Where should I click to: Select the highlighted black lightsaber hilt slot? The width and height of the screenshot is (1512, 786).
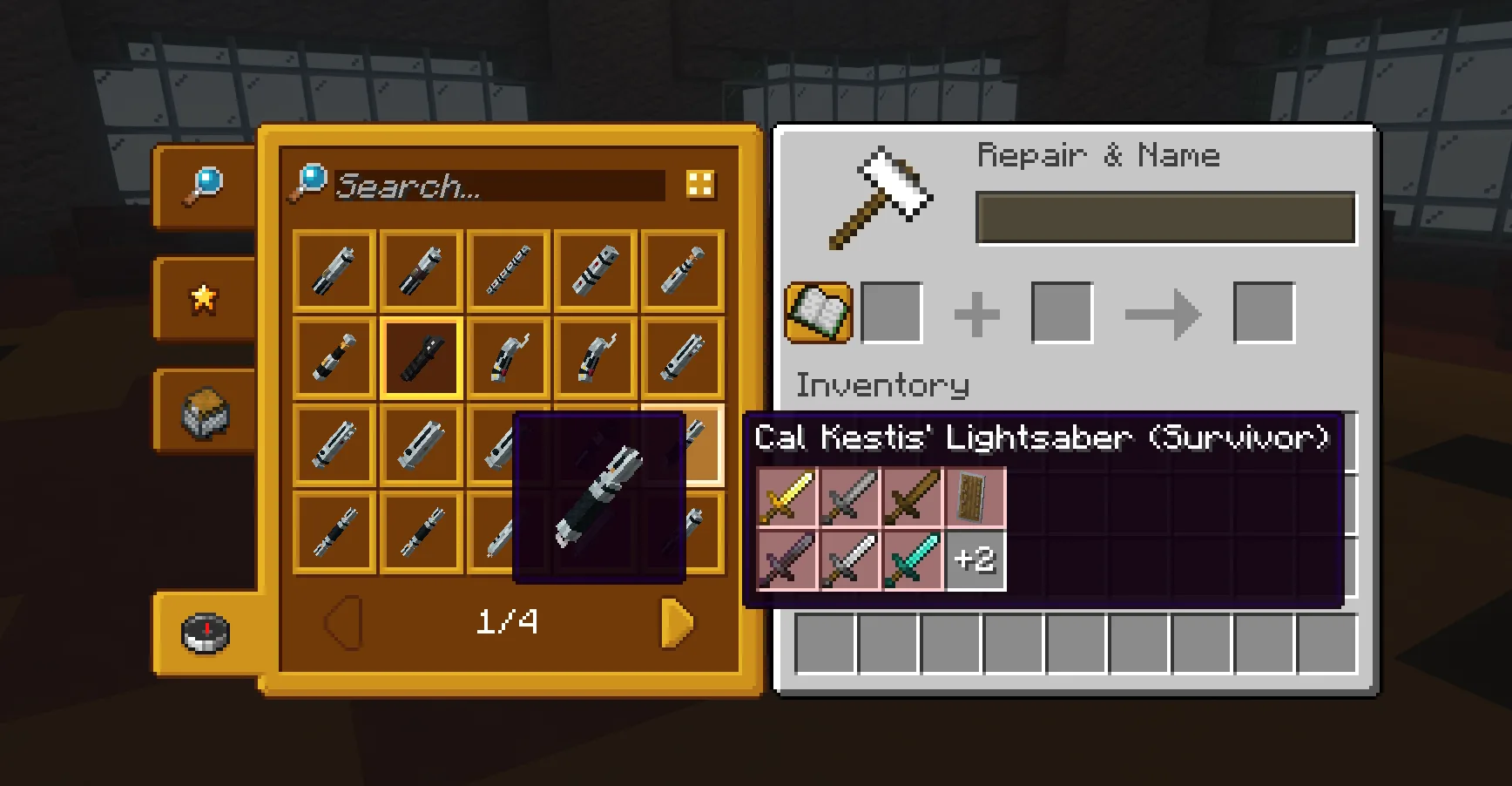point(422,358)
